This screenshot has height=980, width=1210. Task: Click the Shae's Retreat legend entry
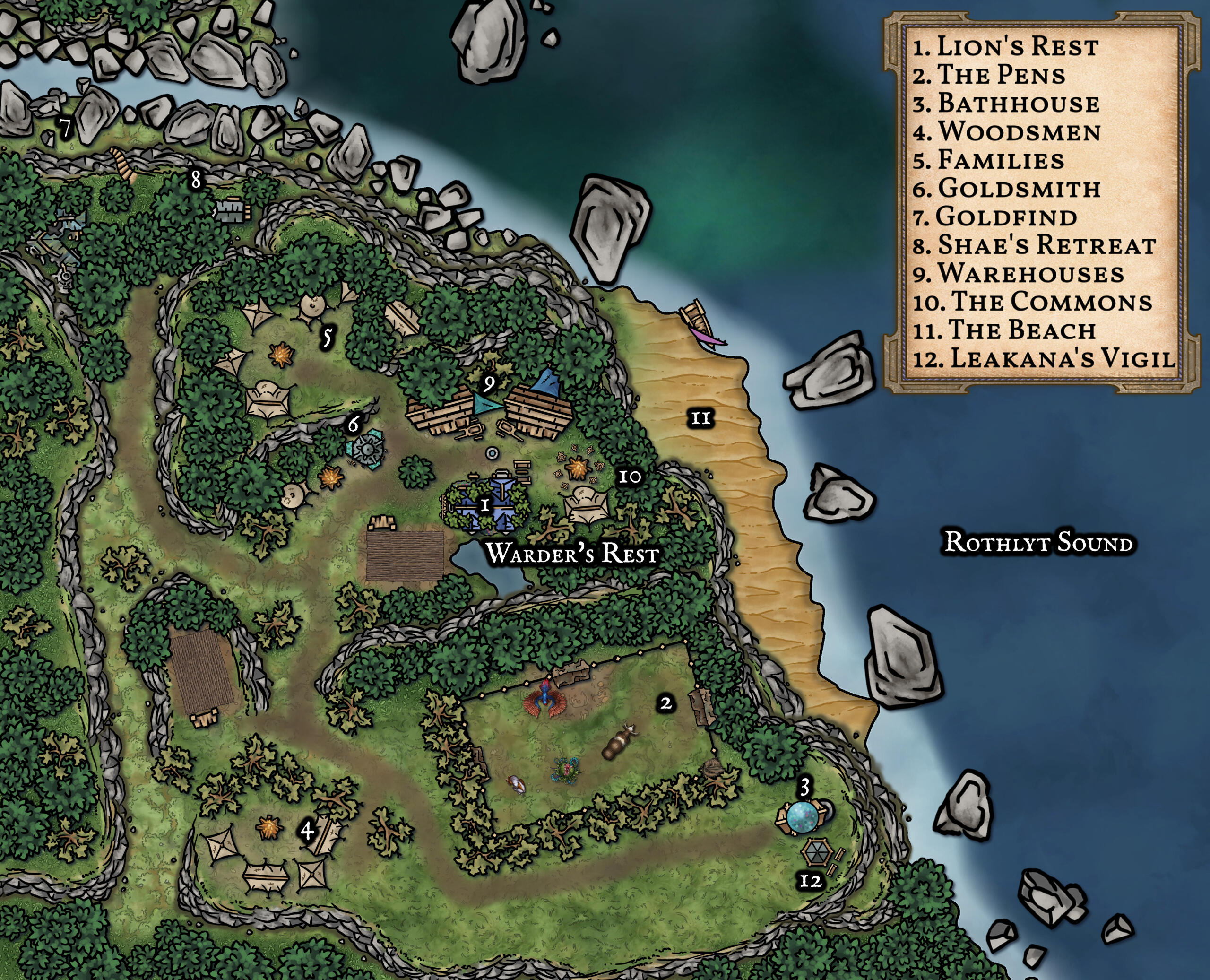[x=1035, y=245]
